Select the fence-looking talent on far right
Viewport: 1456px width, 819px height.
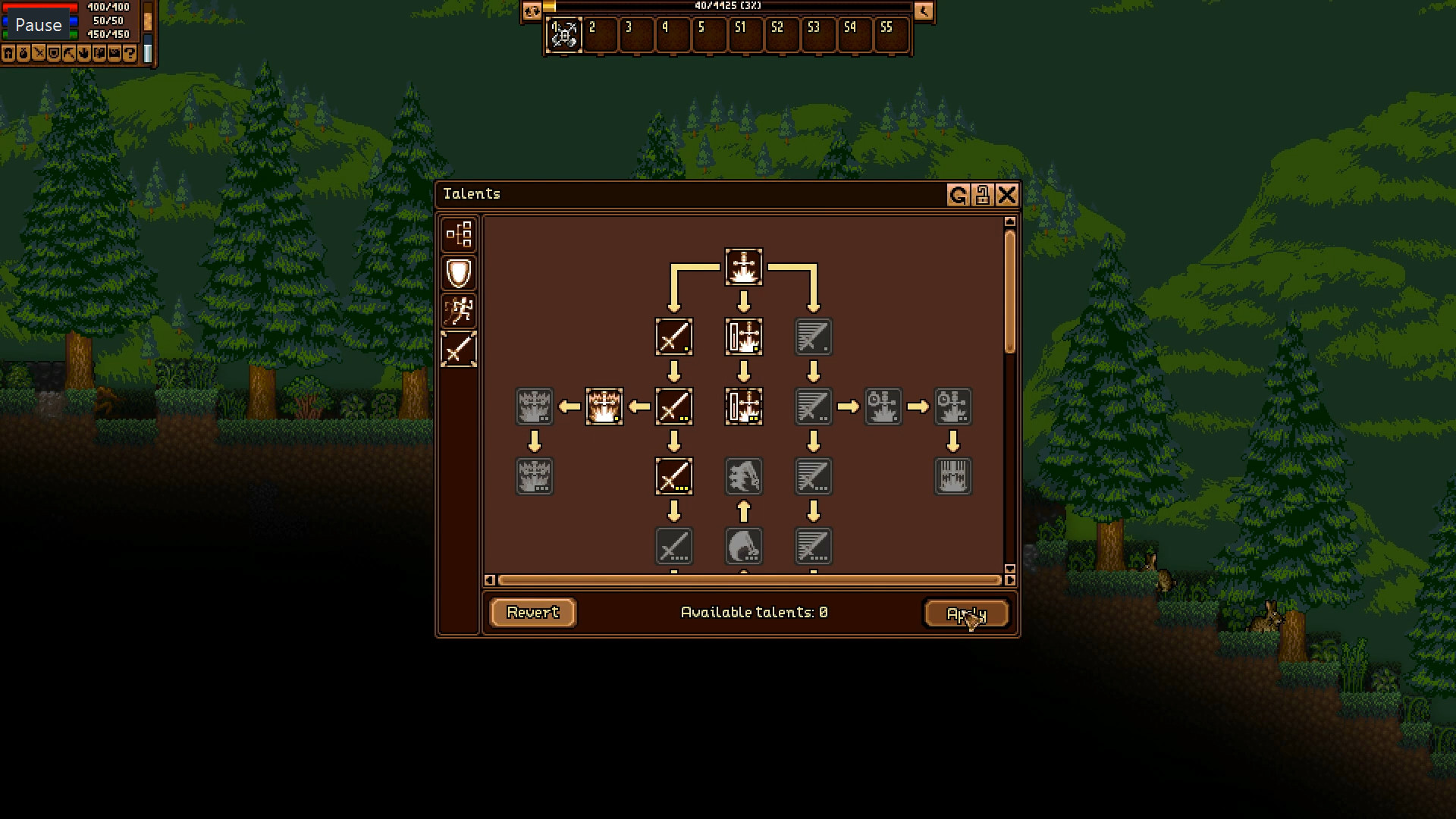953,476
